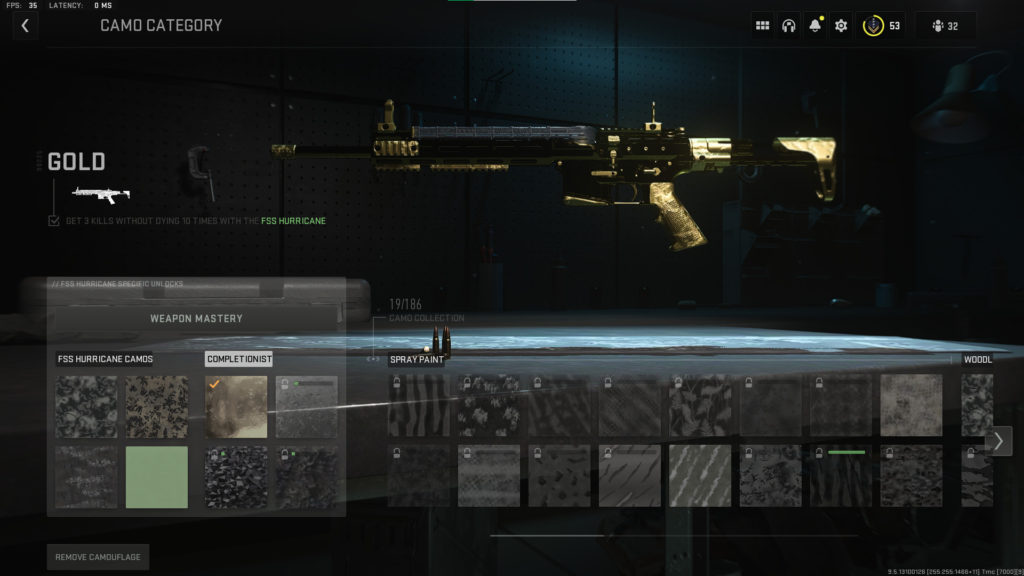1024x576 pixels.
Task: Select the Completionist category label
Action: (239, 359)
